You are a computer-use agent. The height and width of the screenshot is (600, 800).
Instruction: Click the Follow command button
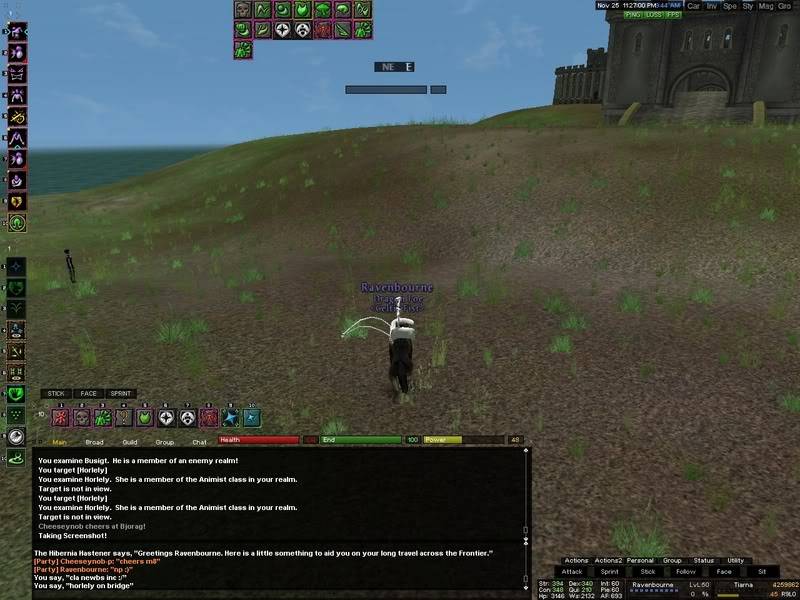(x=685, y=572)
